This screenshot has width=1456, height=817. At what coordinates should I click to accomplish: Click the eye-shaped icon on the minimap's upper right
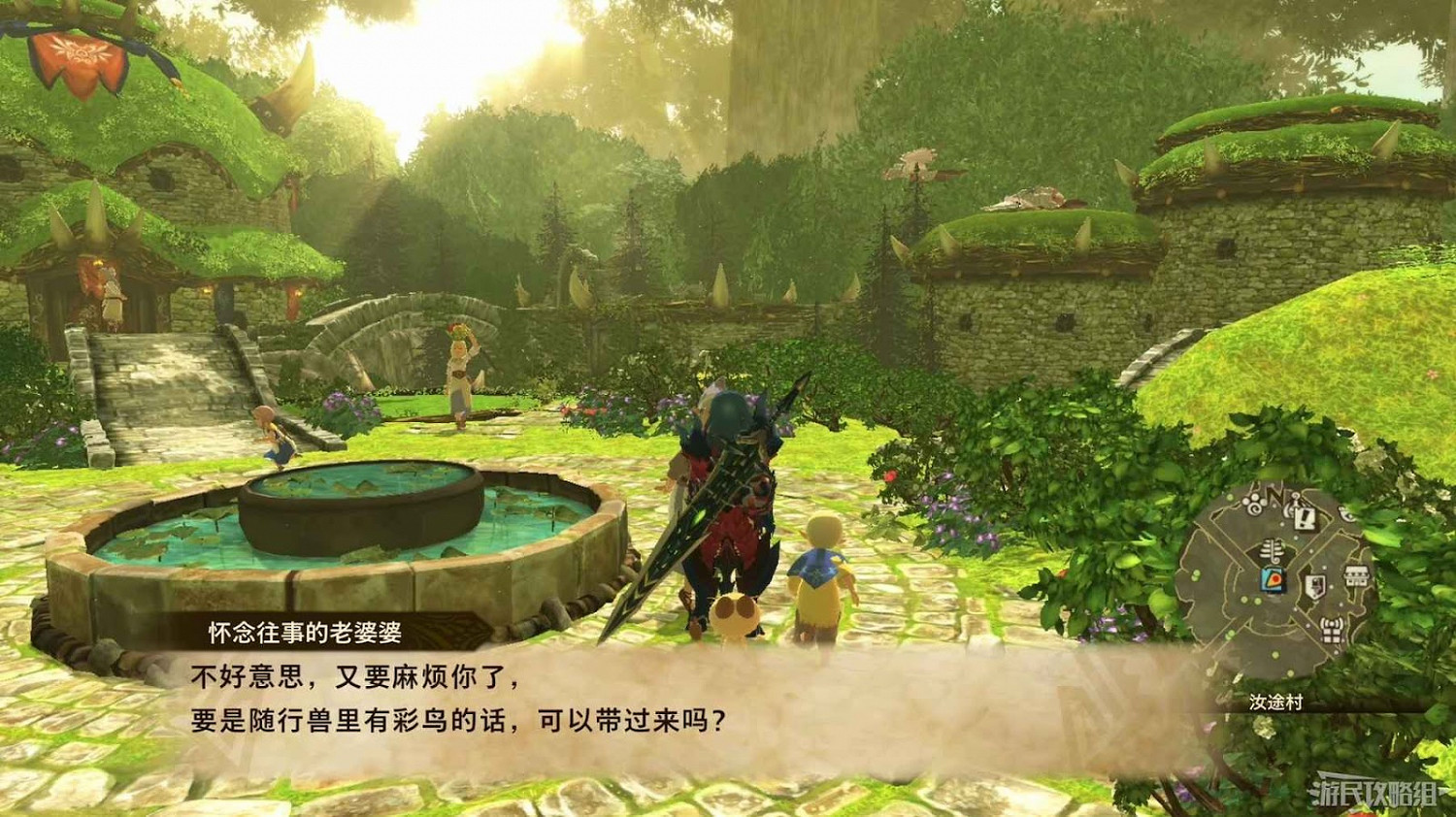(x=1346, y=513)
